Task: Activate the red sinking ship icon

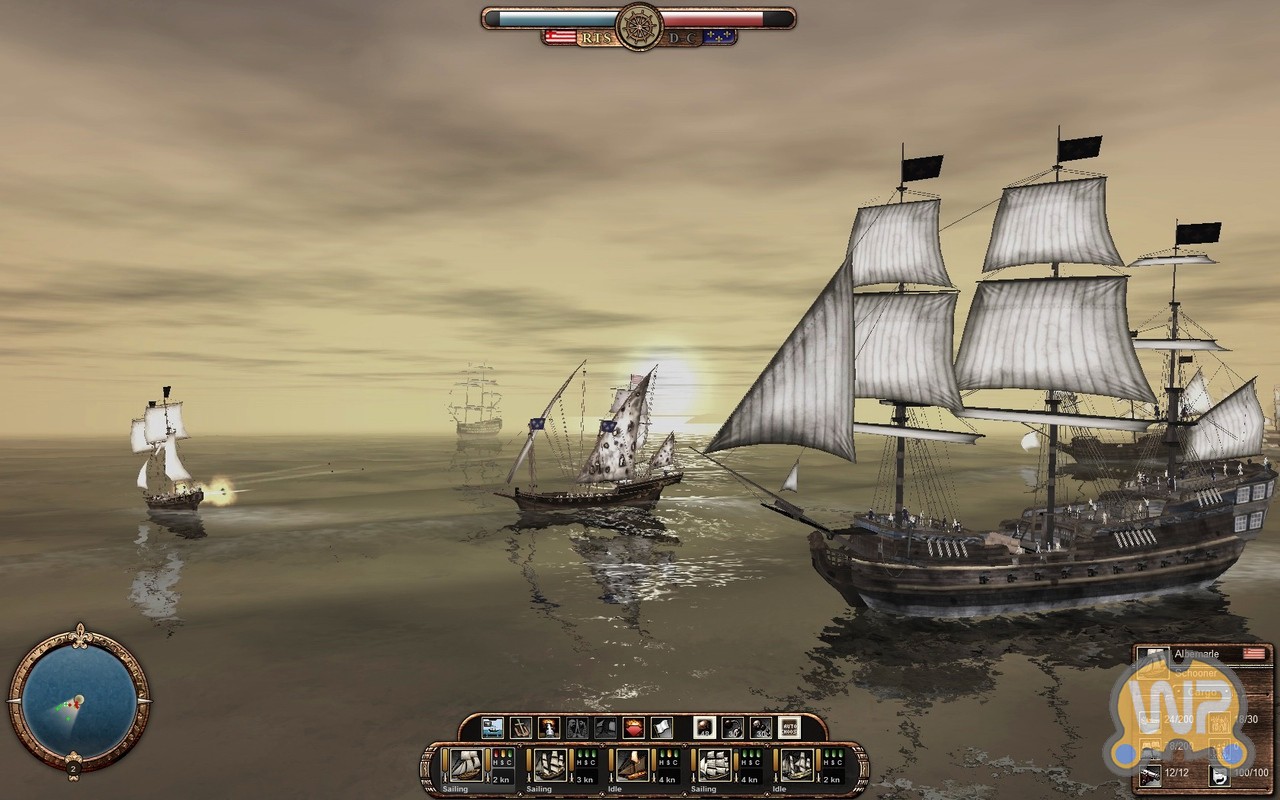Action: point(633,728)
